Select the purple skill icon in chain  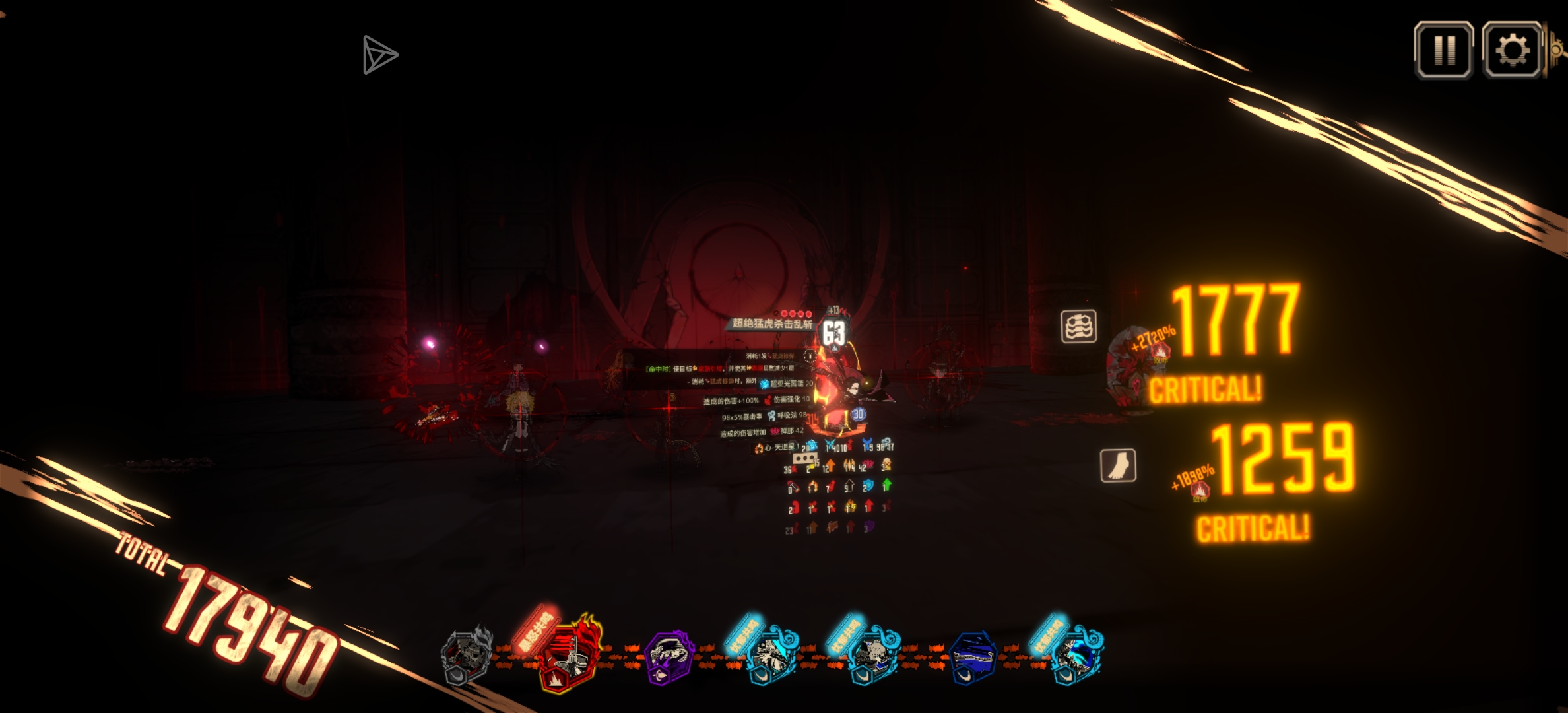[x=668, y=657]
